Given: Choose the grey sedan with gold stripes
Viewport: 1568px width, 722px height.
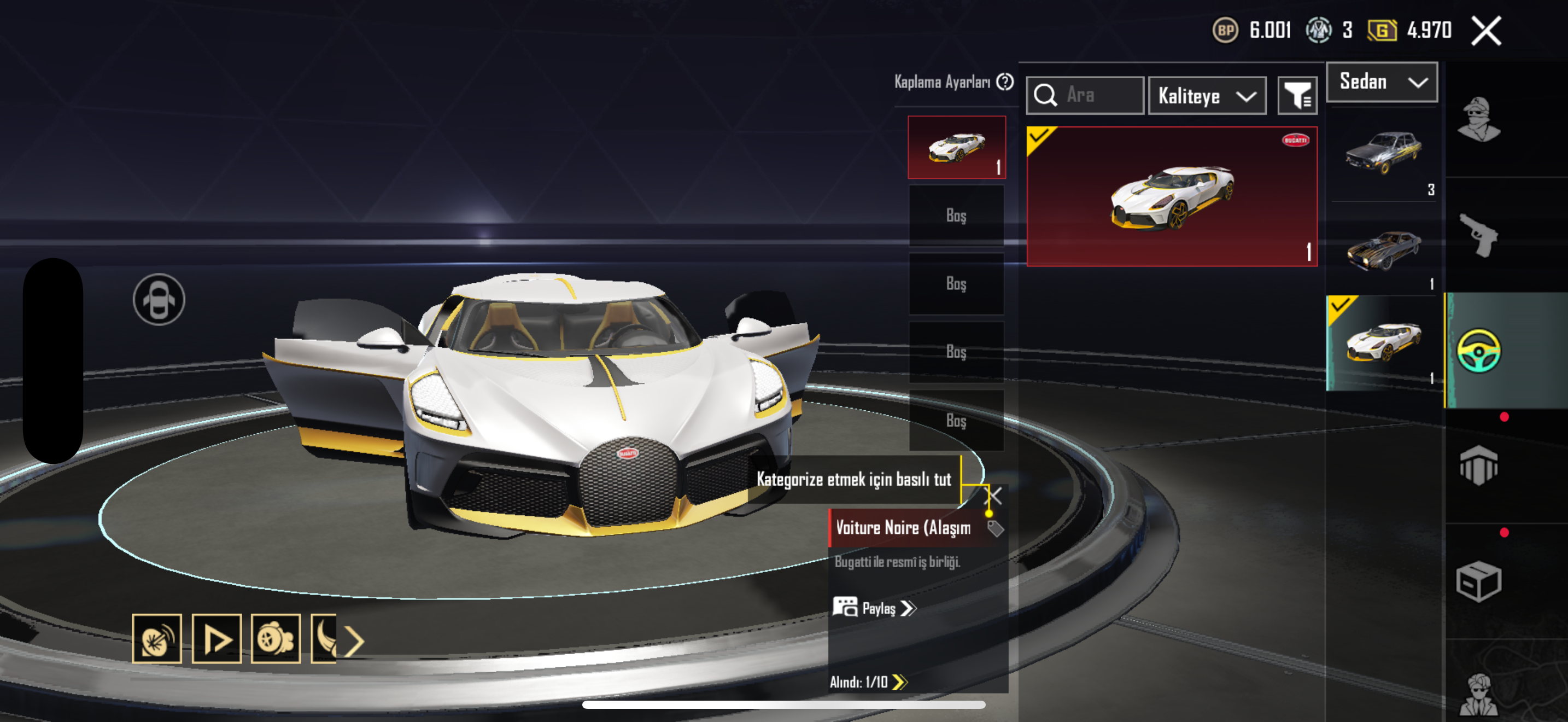Looking at the screenshot, I should [1382, 153].
